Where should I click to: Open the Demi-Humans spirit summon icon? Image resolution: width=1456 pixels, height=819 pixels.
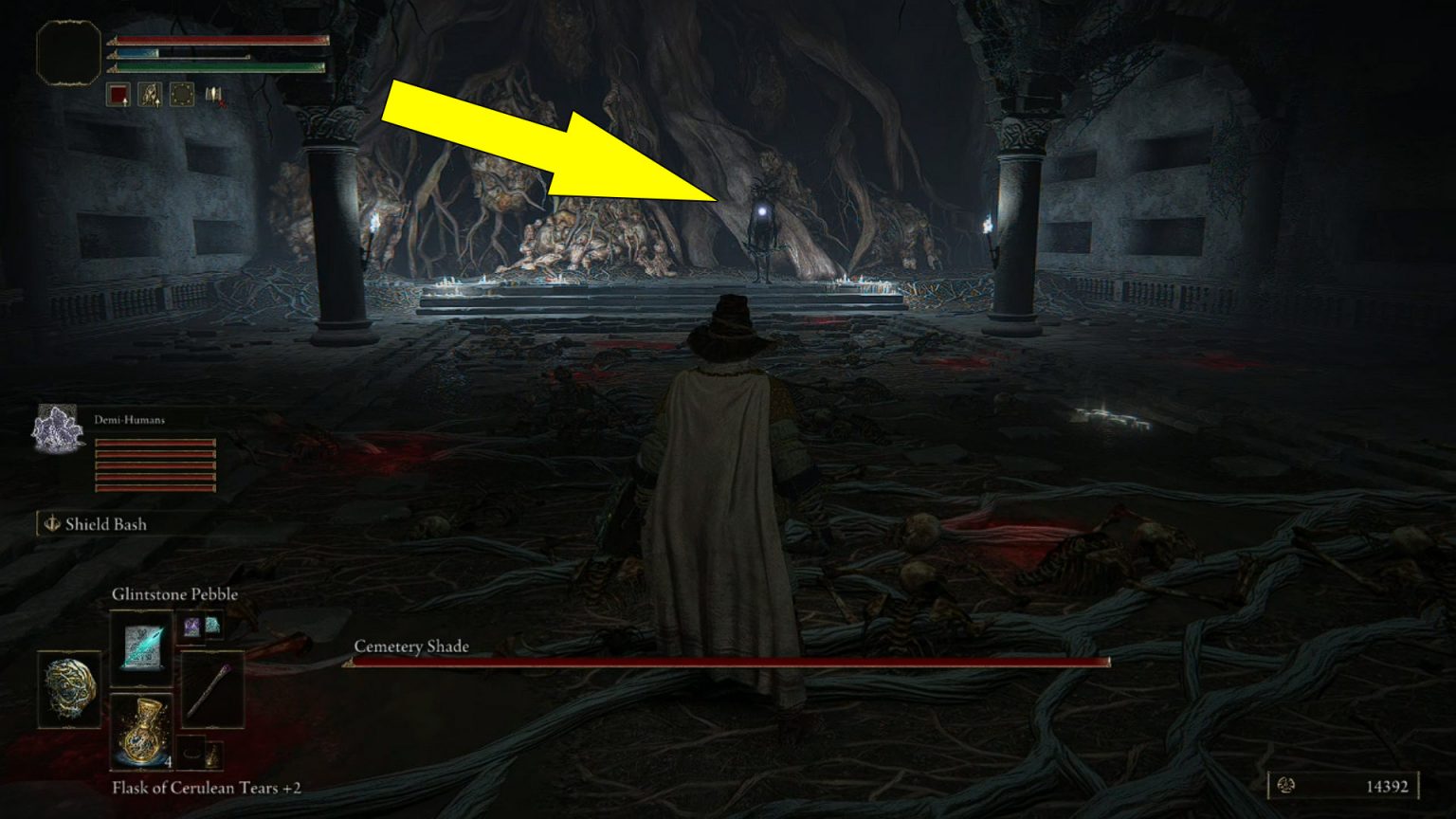55,431
